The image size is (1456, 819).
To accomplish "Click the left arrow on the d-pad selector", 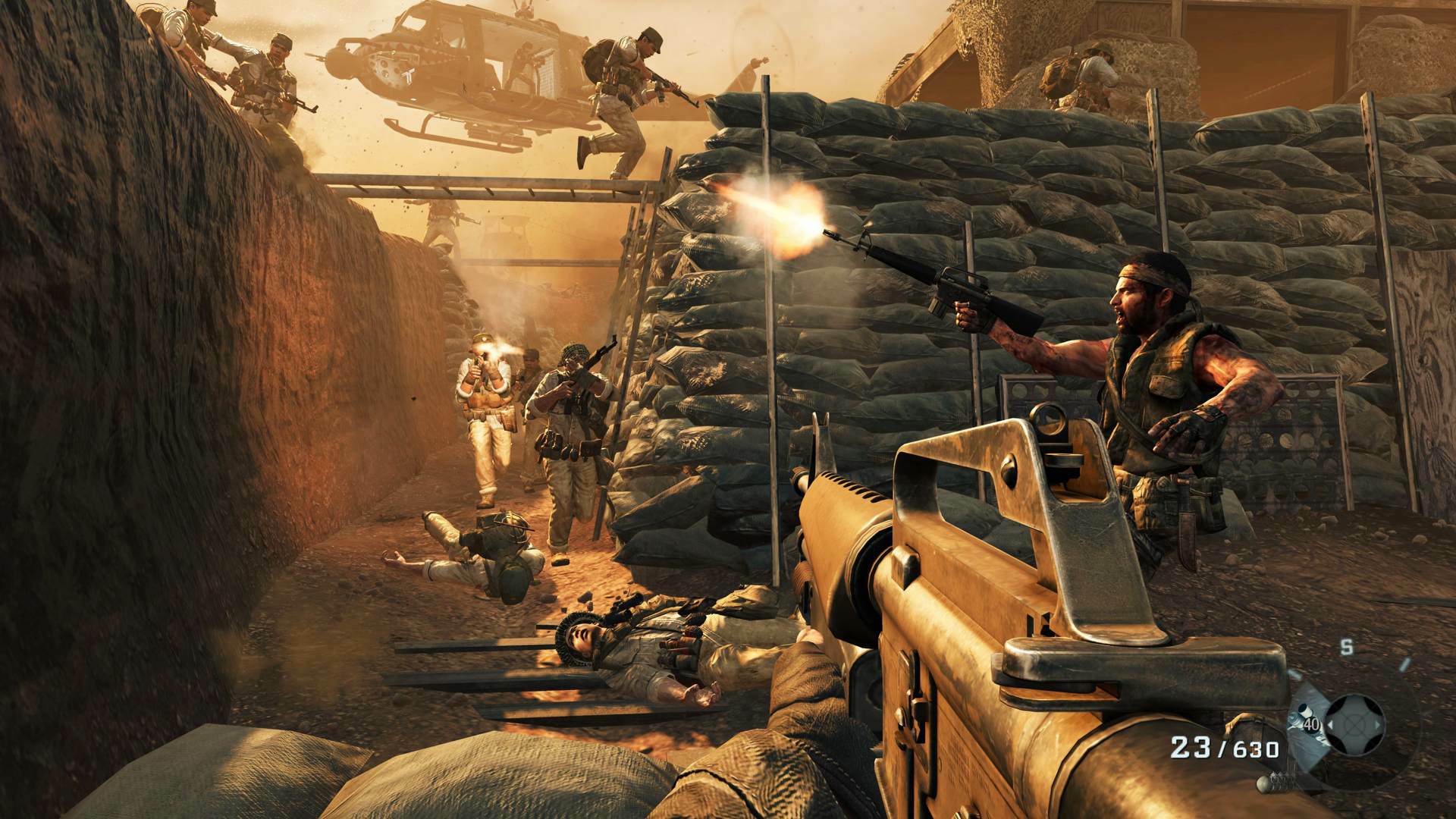I will [x=1330, y=723].
